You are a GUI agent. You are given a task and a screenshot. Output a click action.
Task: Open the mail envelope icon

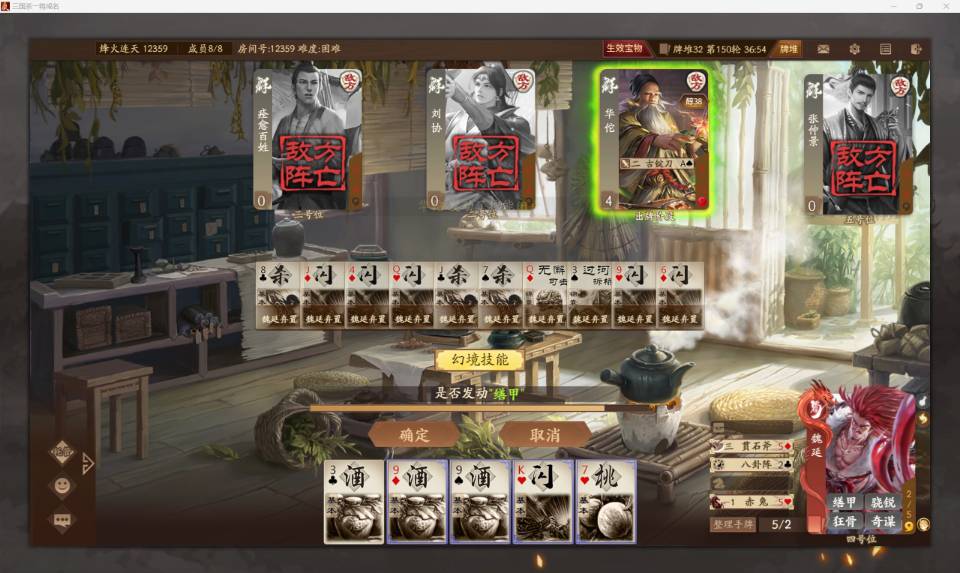tap(823, 48)
